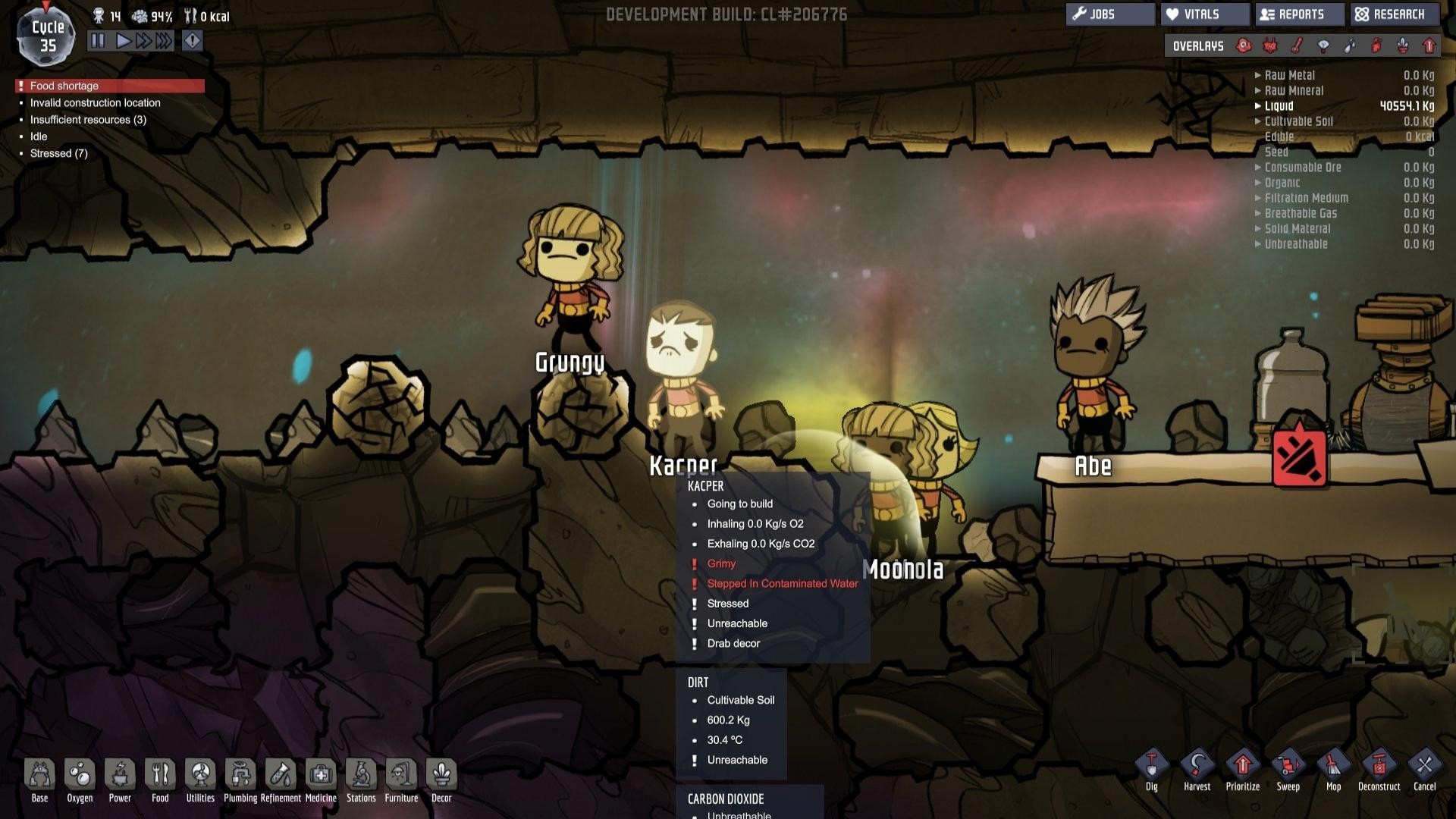The width and height of the screenshot is (1456, 819).
Task: Click the Stressed (7) notification
Action: click(58, 153)
